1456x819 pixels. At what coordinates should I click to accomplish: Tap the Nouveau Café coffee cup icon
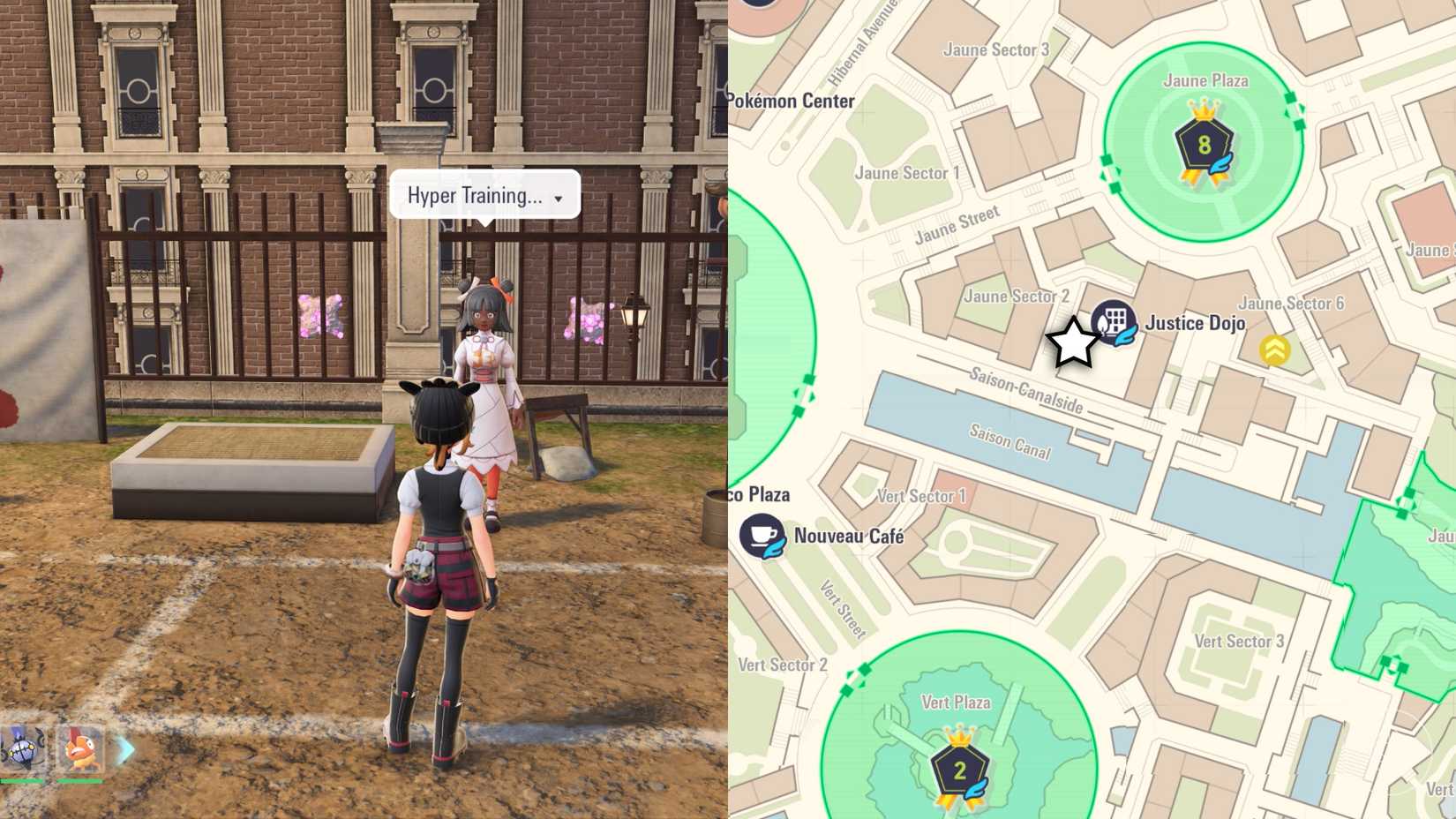(x=764, y=535)
